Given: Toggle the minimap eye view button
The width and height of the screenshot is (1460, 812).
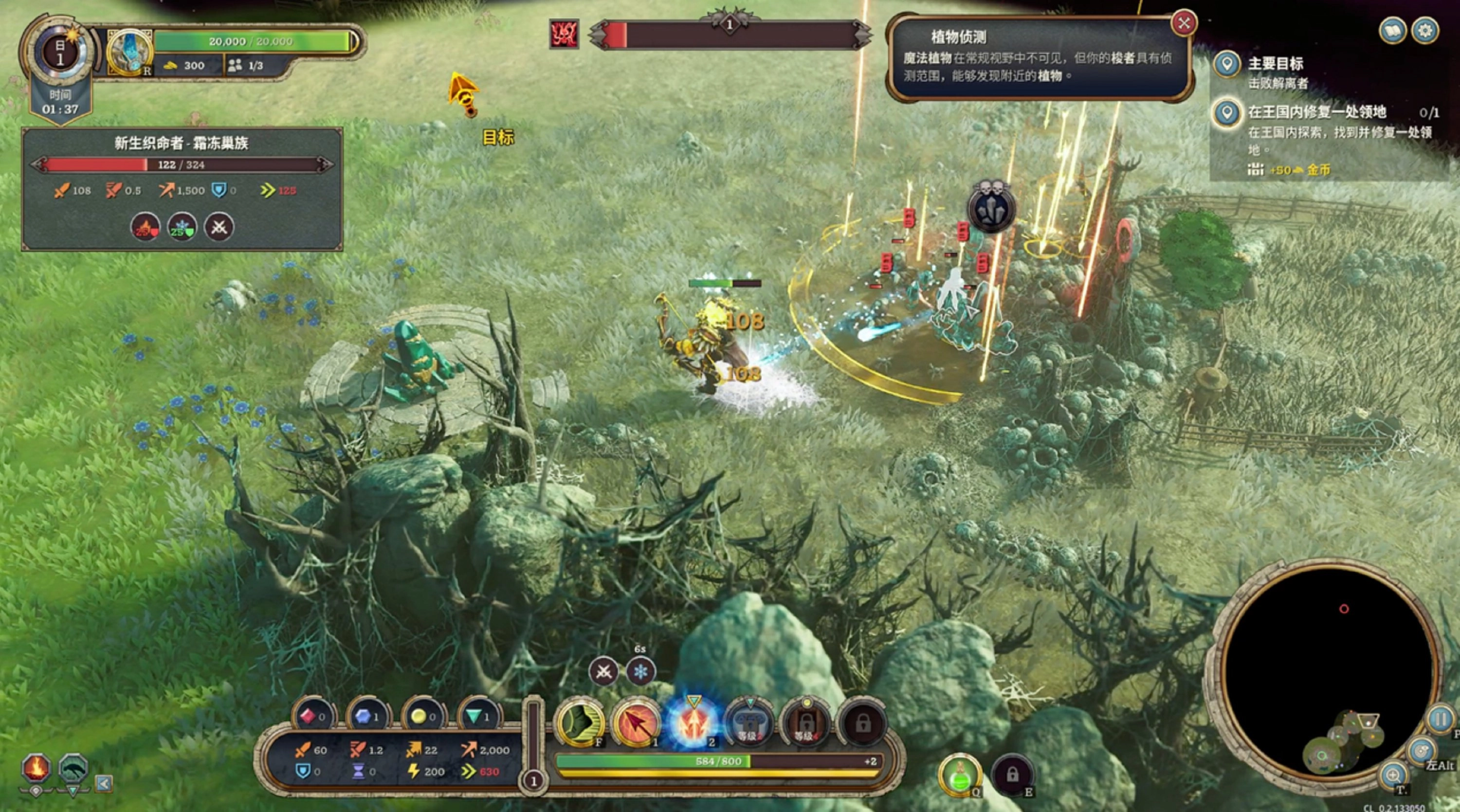Looking at the screenshot, I should 1421,752.
